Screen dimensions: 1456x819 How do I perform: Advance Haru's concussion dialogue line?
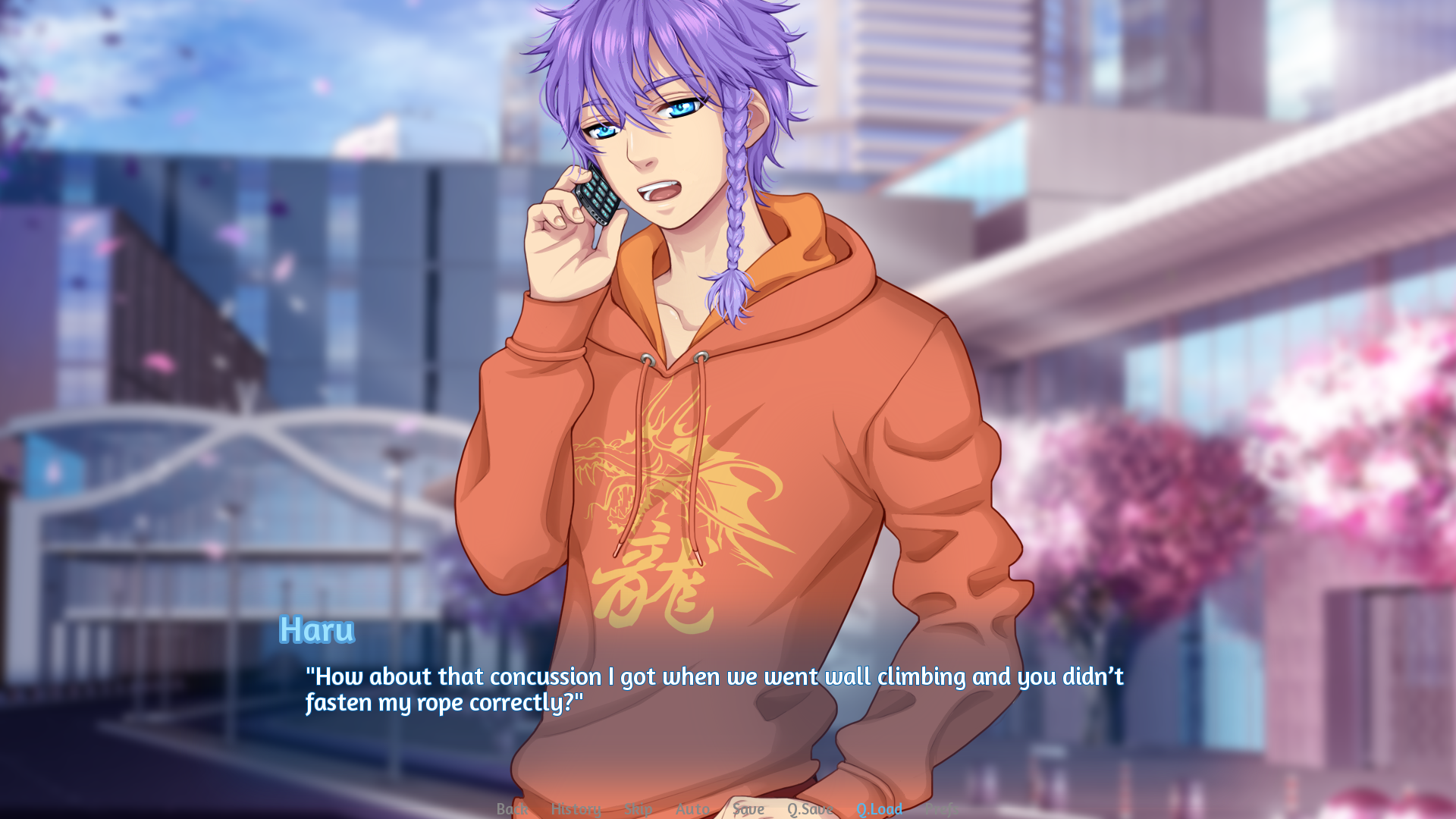pyautogui.click(x=713, y=689)
